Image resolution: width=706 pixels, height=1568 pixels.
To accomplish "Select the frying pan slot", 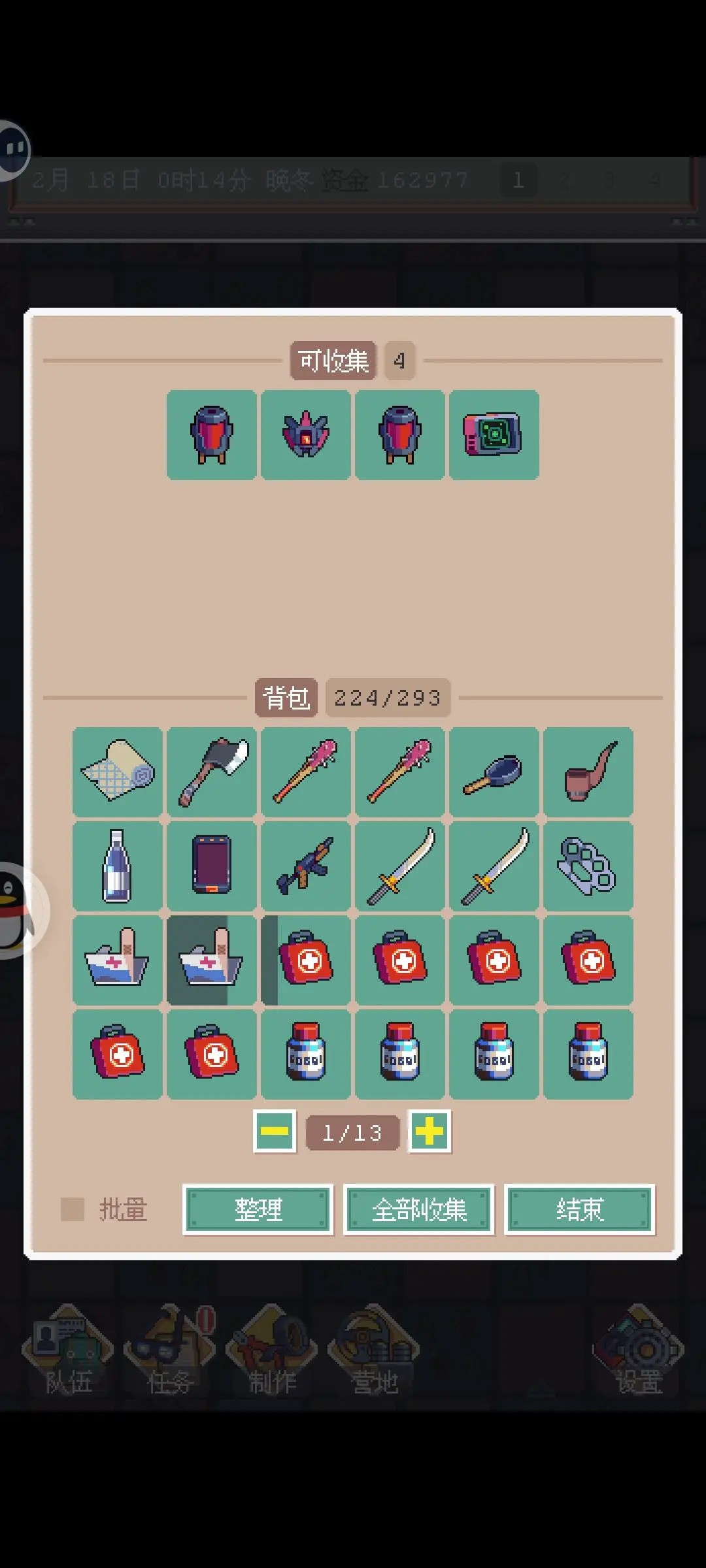I will click(x=494, y=772).
